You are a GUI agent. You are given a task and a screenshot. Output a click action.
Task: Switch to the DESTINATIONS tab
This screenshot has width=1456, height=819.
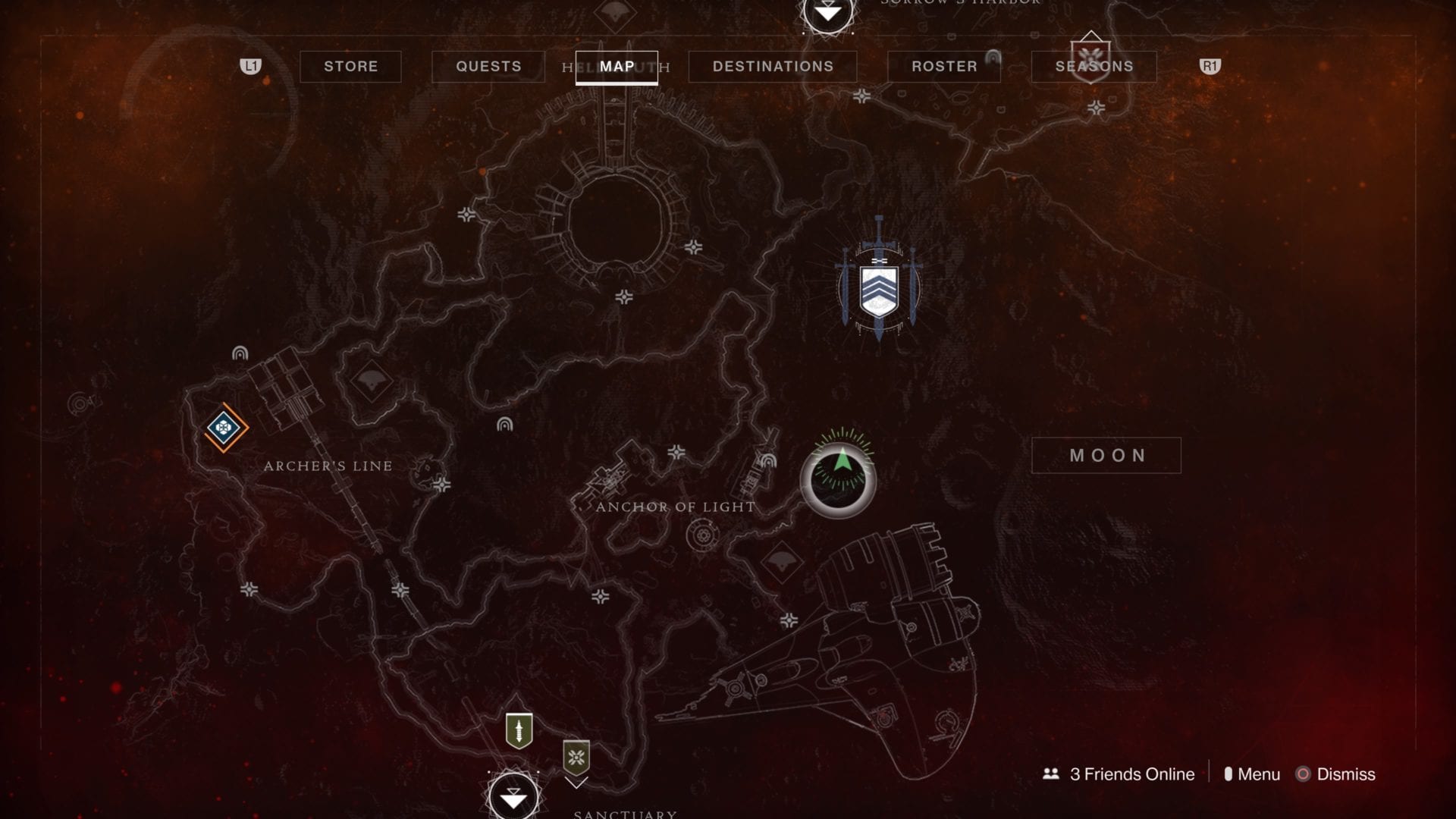coord(773,66)
